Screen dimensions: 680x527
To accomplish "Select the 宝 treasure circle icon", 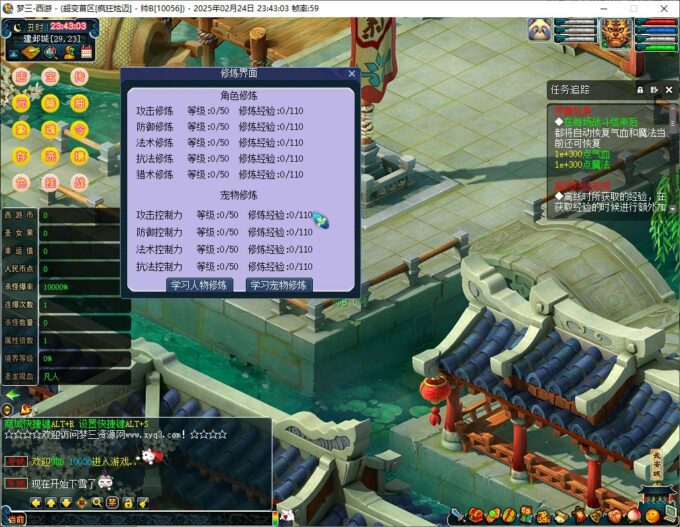I will pos(50,77).
